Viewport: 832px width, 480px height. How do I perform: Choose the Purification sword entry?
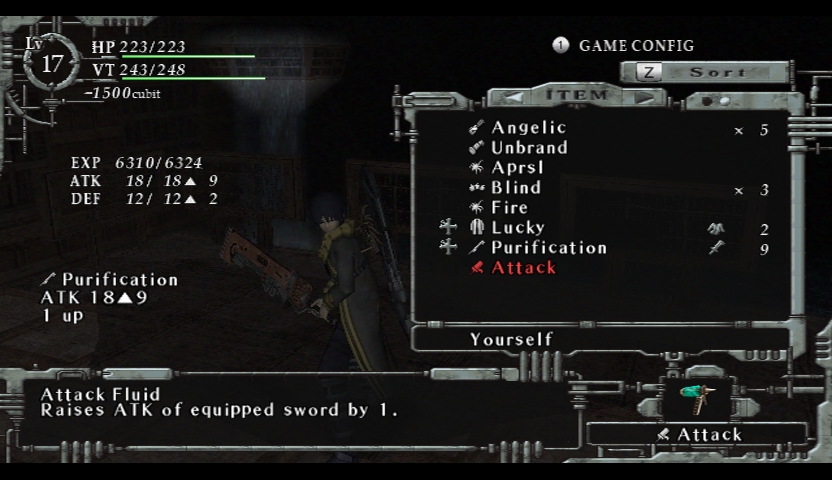548,248
